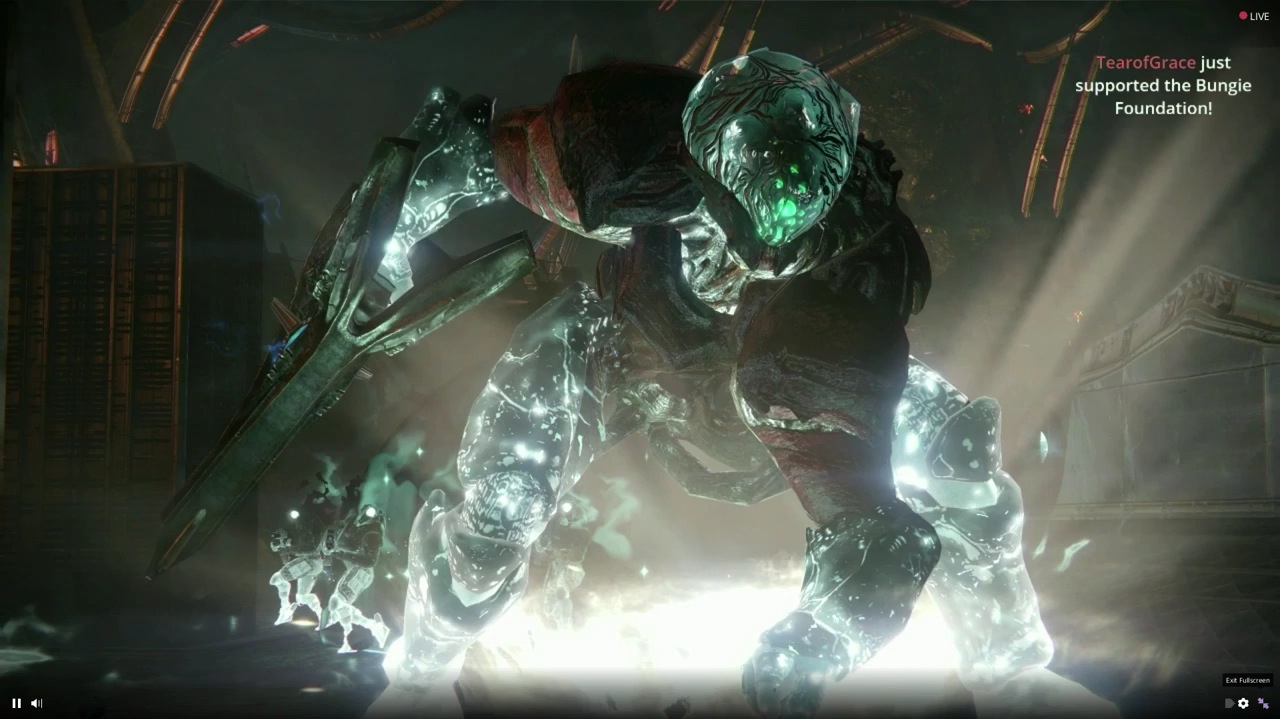Exit fullscreen with the purple arrows icon
Viewport: 1280px width, 719px height.
tap(1263, 703)
